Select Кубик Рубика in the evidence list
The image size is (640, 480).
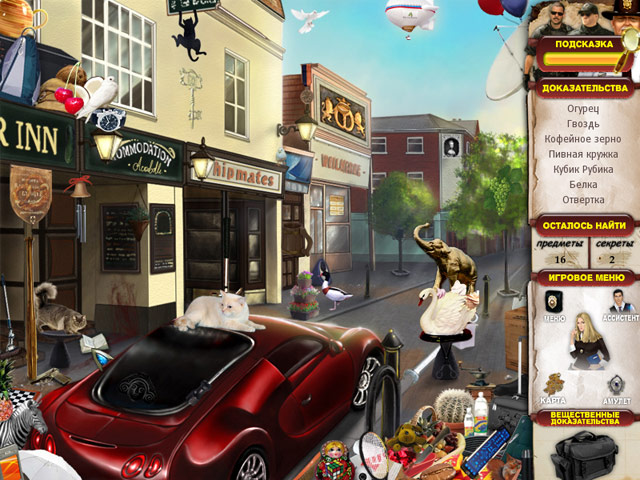tap(583, 171)
